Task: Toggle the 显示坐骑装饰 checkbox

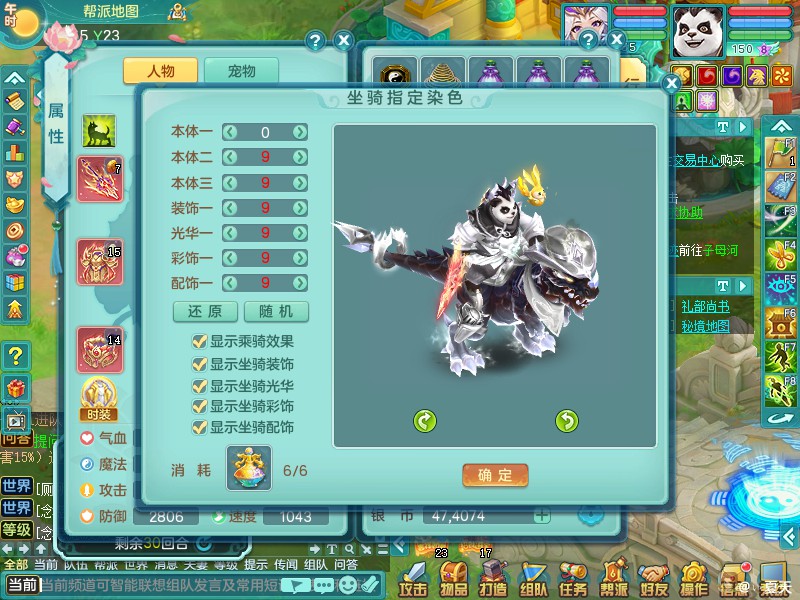Action: (199, 363)
